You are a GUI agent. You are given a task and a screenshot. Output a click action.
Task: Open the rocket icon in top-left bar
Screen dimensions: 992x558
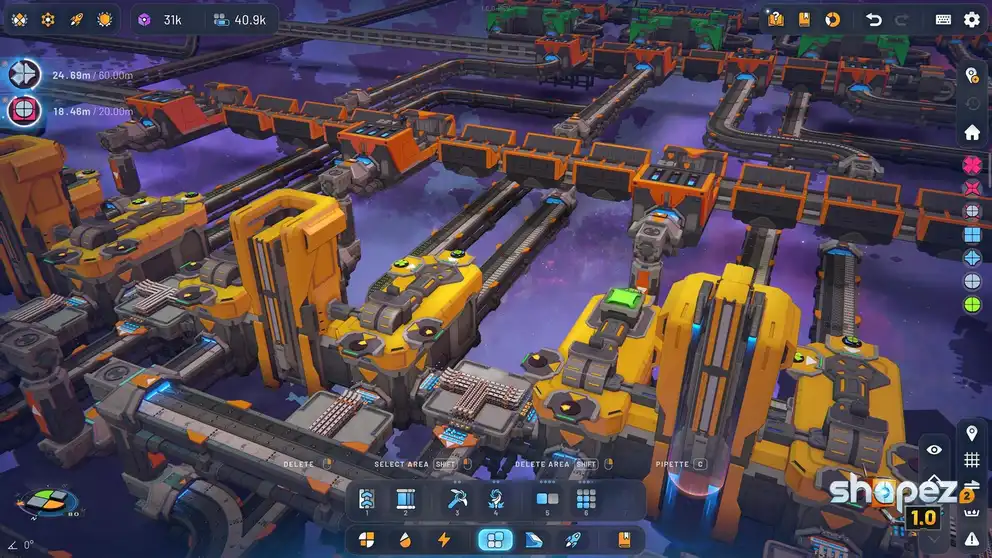76,19
